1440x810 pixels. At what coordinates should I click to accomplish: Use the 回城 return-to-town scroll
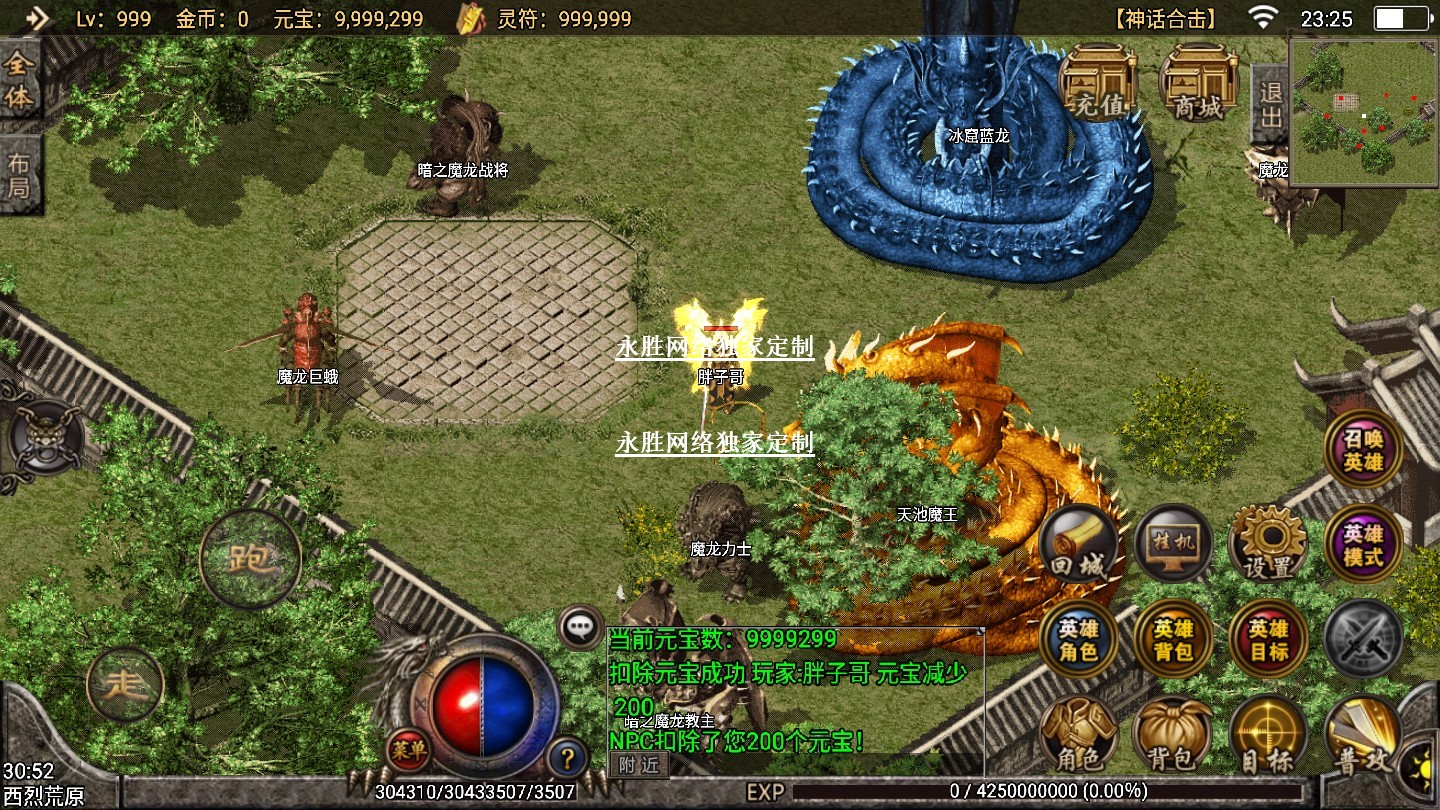coord(1078,546)
